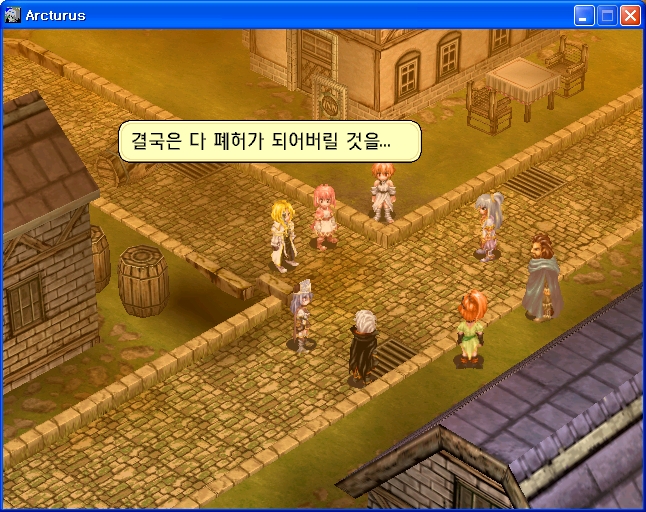The height and width of the screenshot is (512, 646).
Task: Minimize the Arcturus window
Action: pyautogui.click(x=584, y=15)
